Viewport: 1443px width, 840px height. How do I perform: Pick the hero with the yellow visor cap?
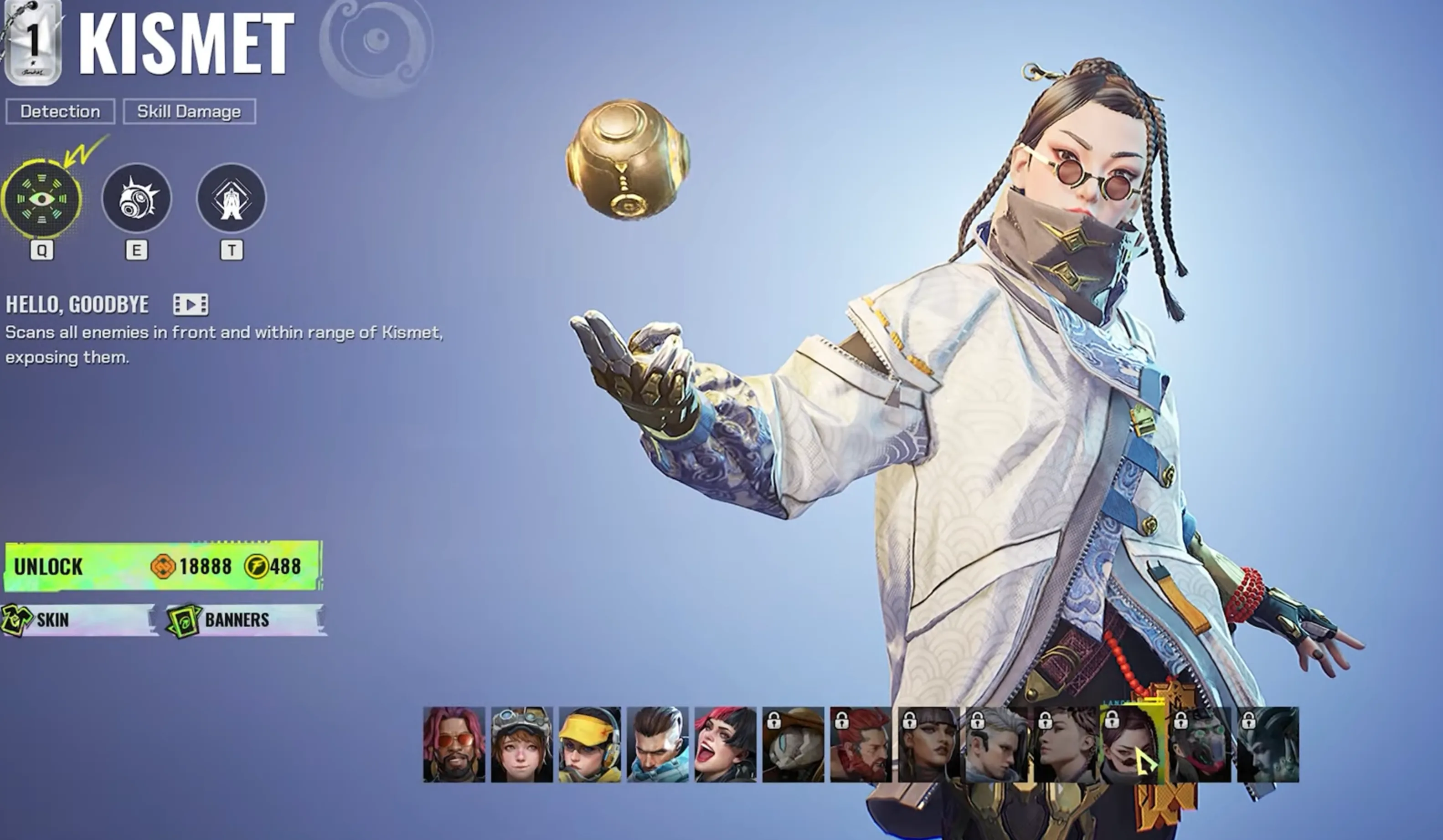(590, 744)
